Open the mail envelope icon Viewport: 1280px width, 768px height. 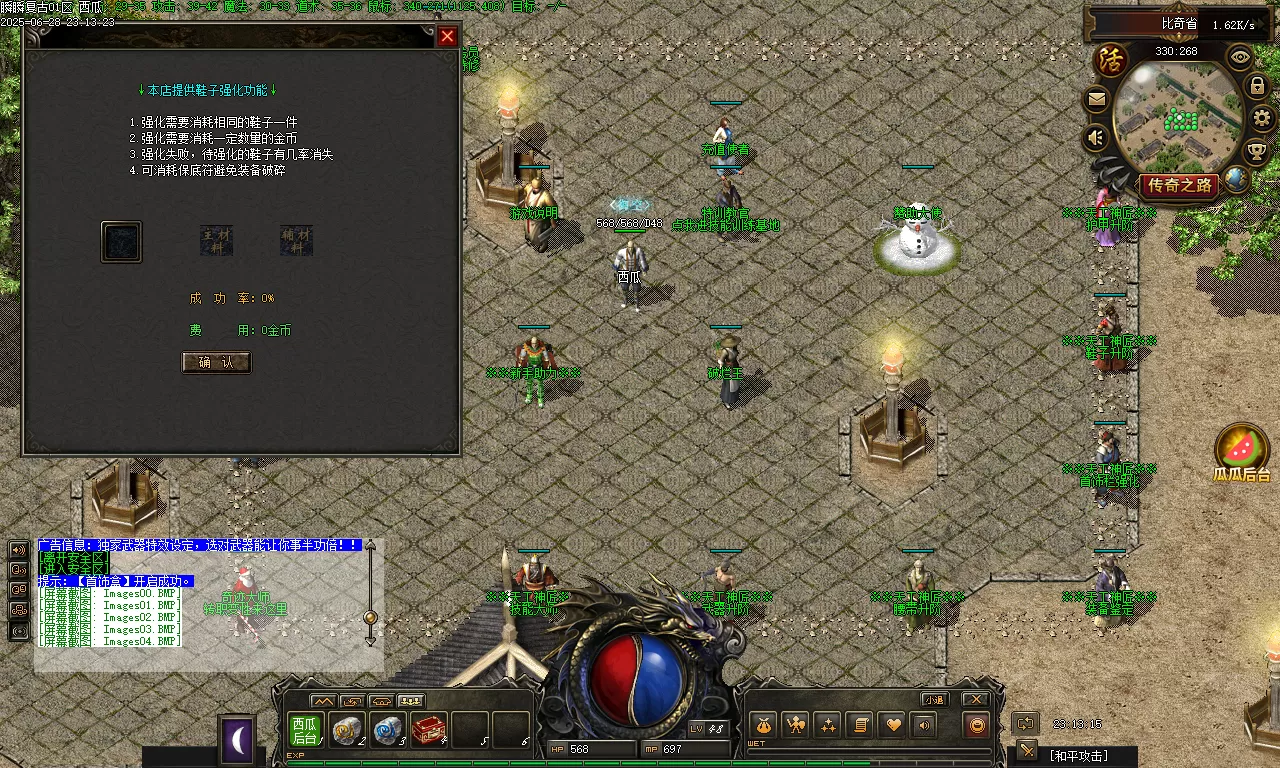pos(1097,99)
